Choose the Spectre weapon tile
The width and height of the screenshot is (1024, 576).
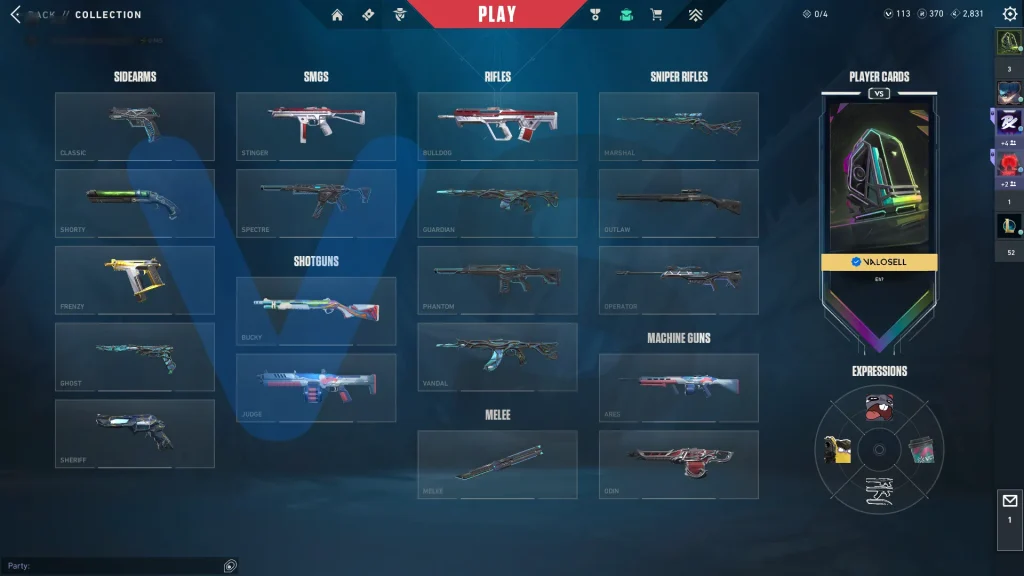[x=316, y=203]
